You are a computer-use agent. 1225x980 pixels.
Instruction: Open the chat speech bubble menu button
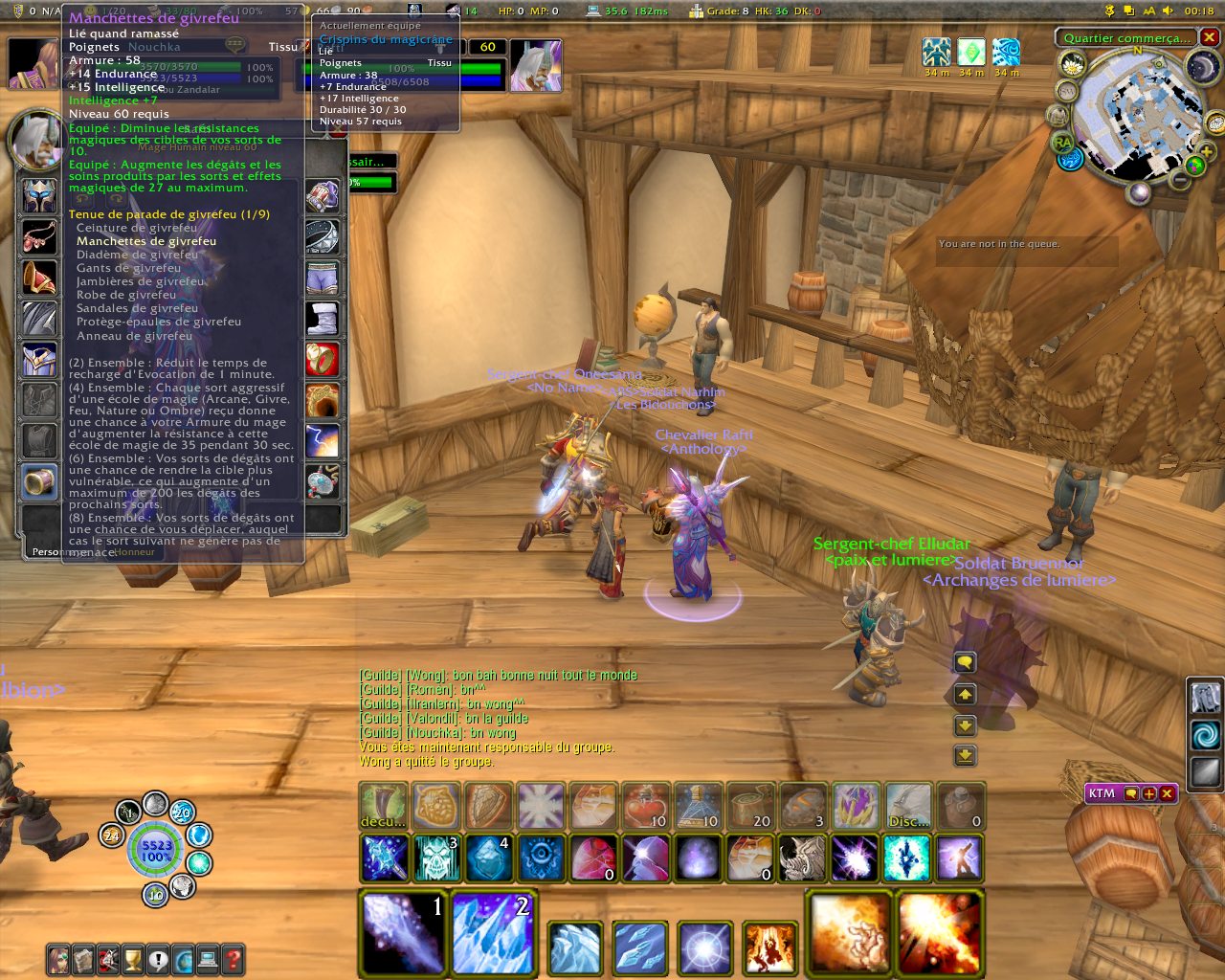pos(965,662)
